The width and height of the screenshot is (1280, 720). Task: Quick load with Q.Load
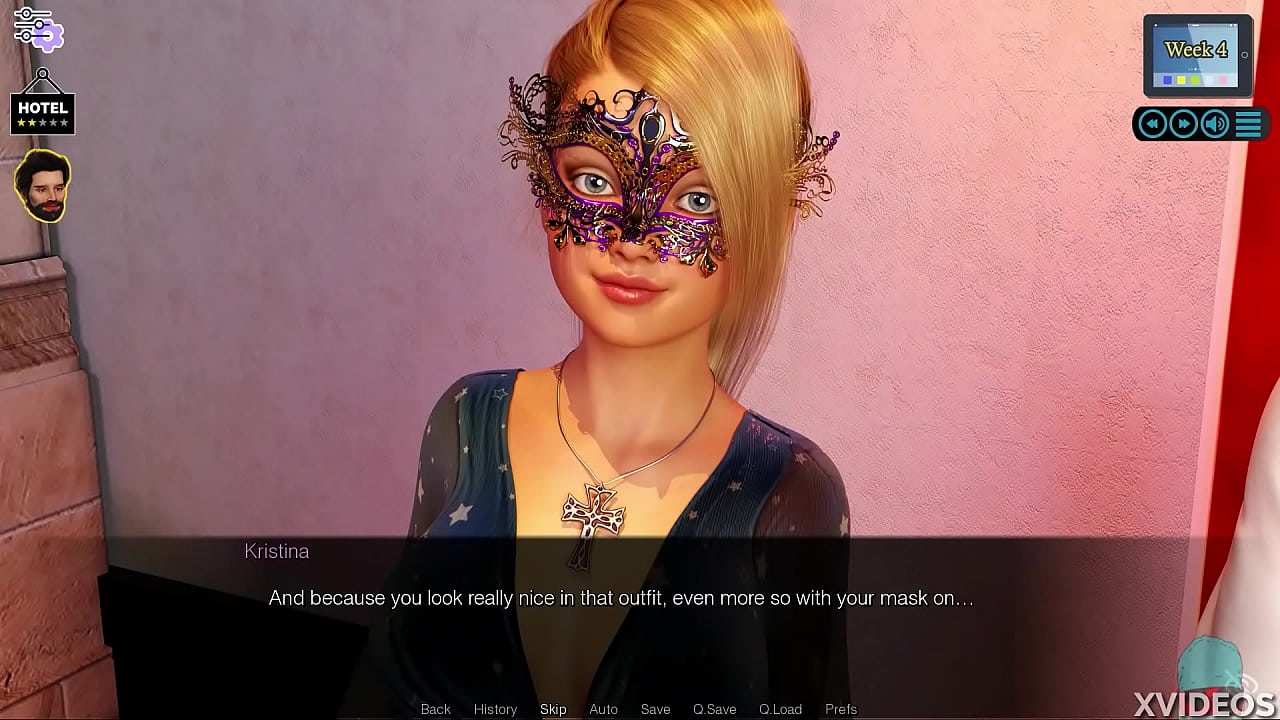click(x=780, y=709)
